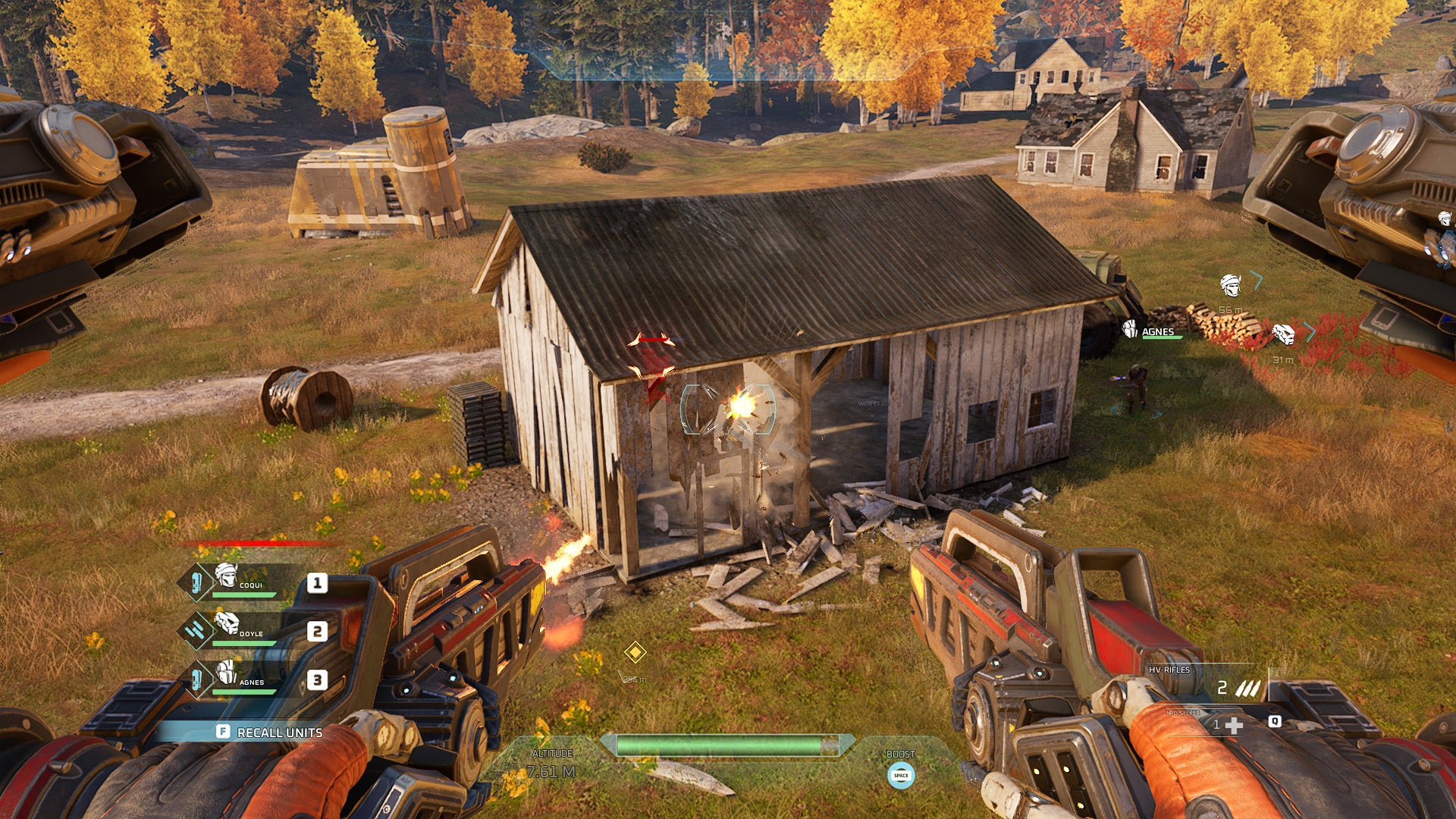Click the HV-Rifles bullet ammo icon
The width and height of the screenshot is (1456, 819).
pyautogui.click(x=1248, y=688)
